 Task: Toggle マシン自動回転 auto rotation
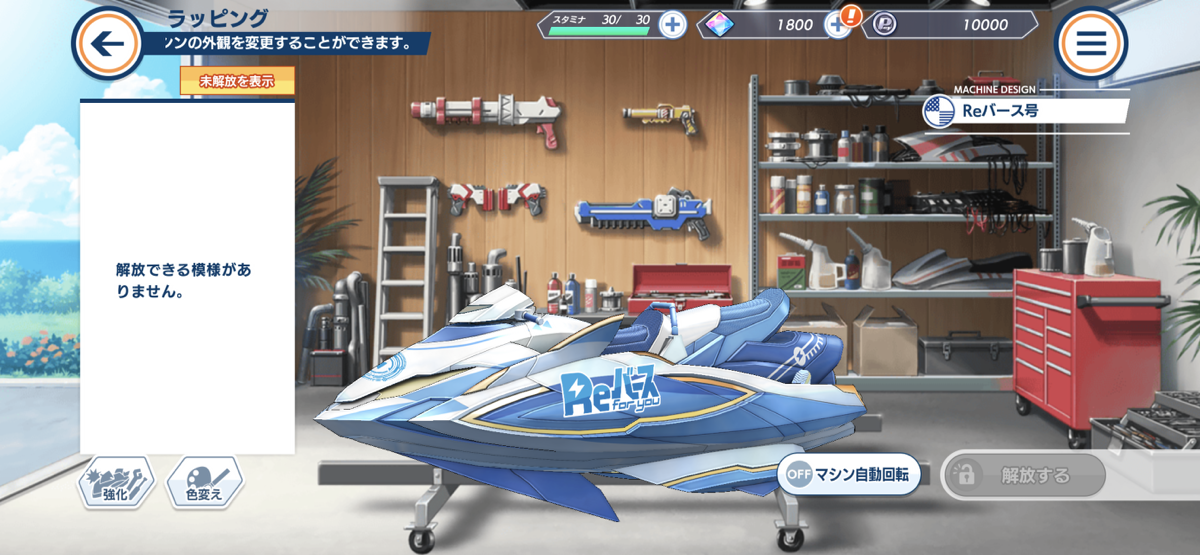pyautogui.click(x=849, y=476)
